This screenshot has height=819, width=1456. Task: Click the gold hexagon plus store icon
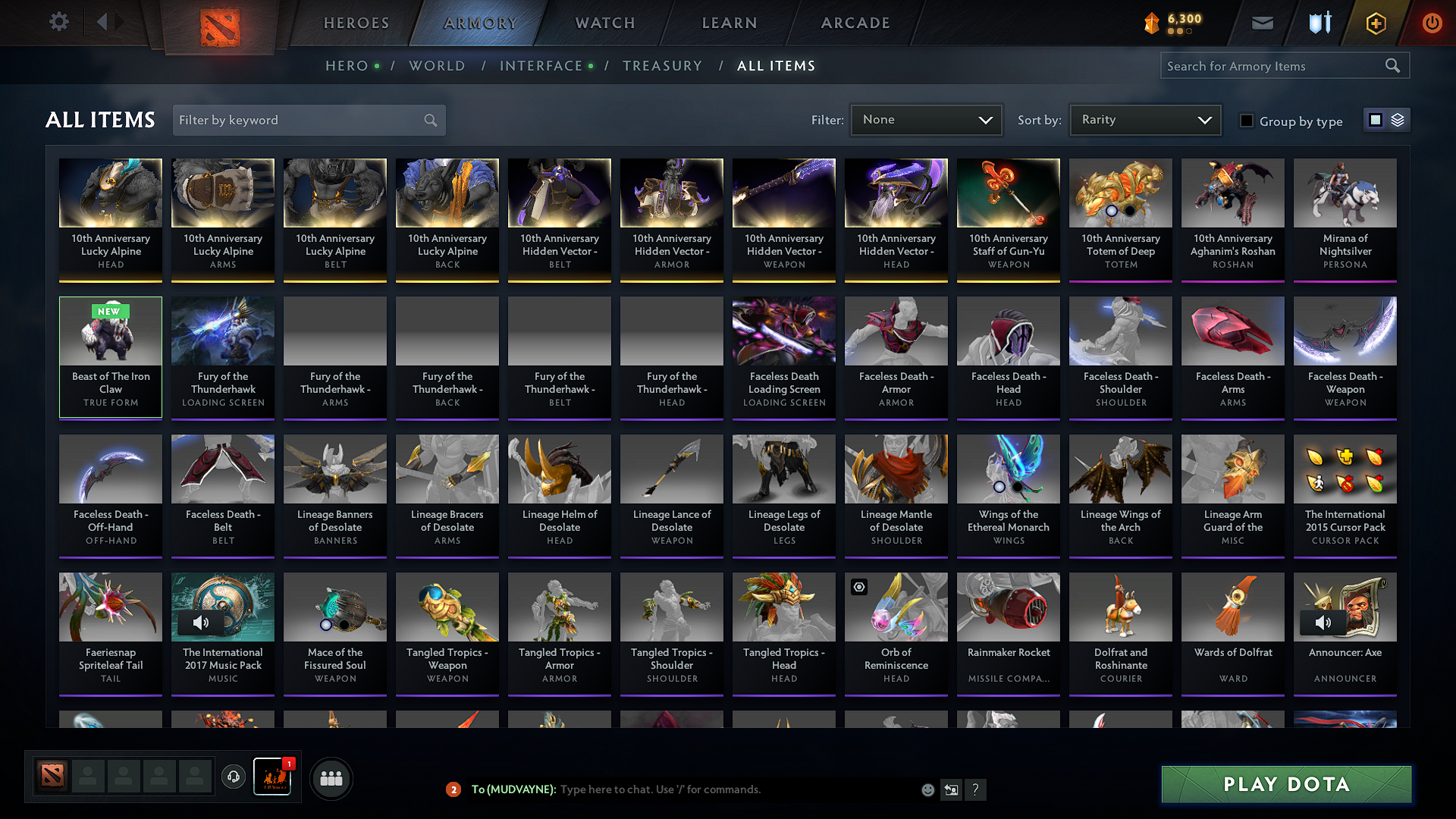tap(1375, 23)
